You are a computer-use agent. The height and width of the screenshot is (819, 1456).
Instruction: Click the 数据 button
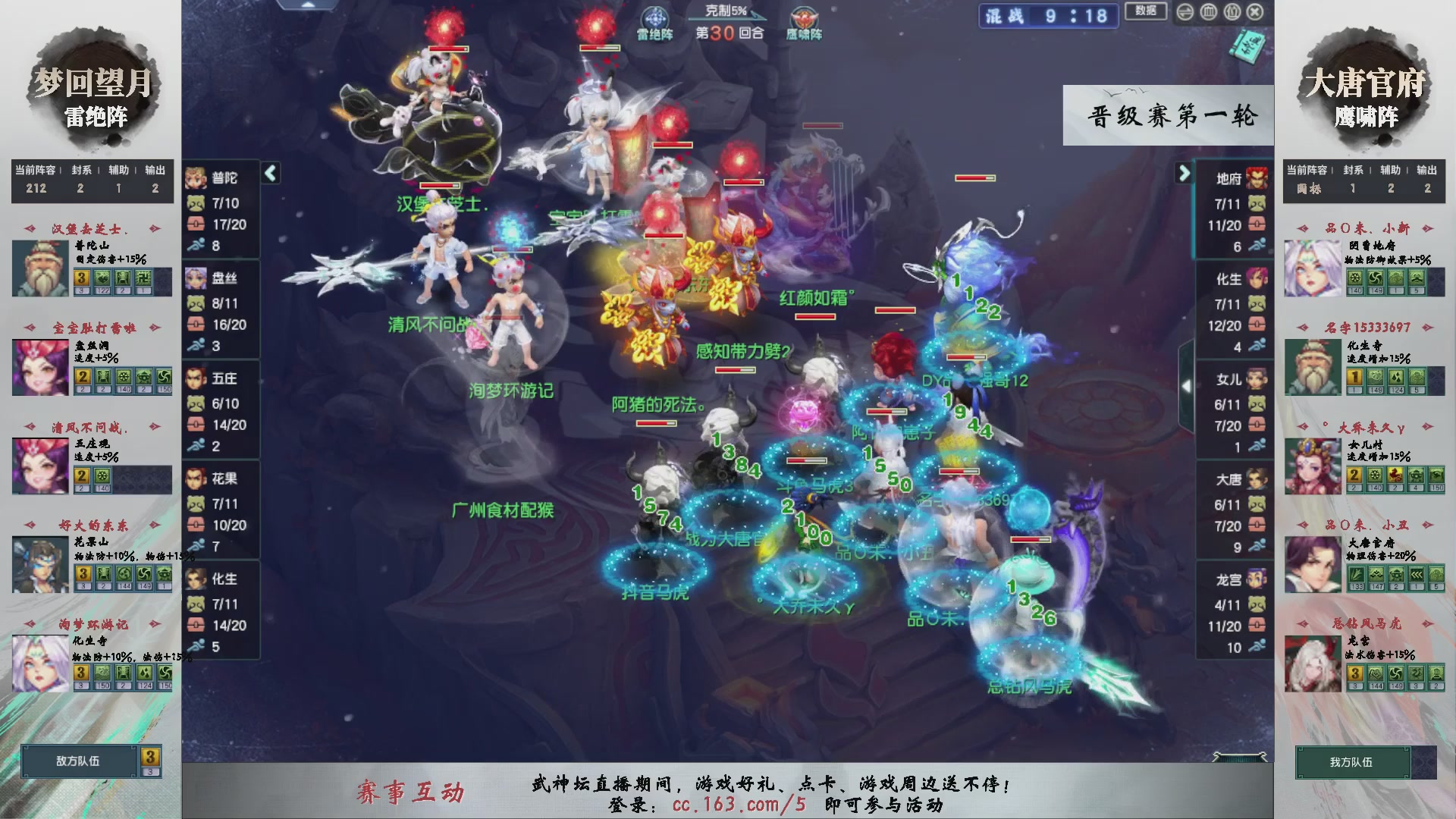coord(1147,12)
